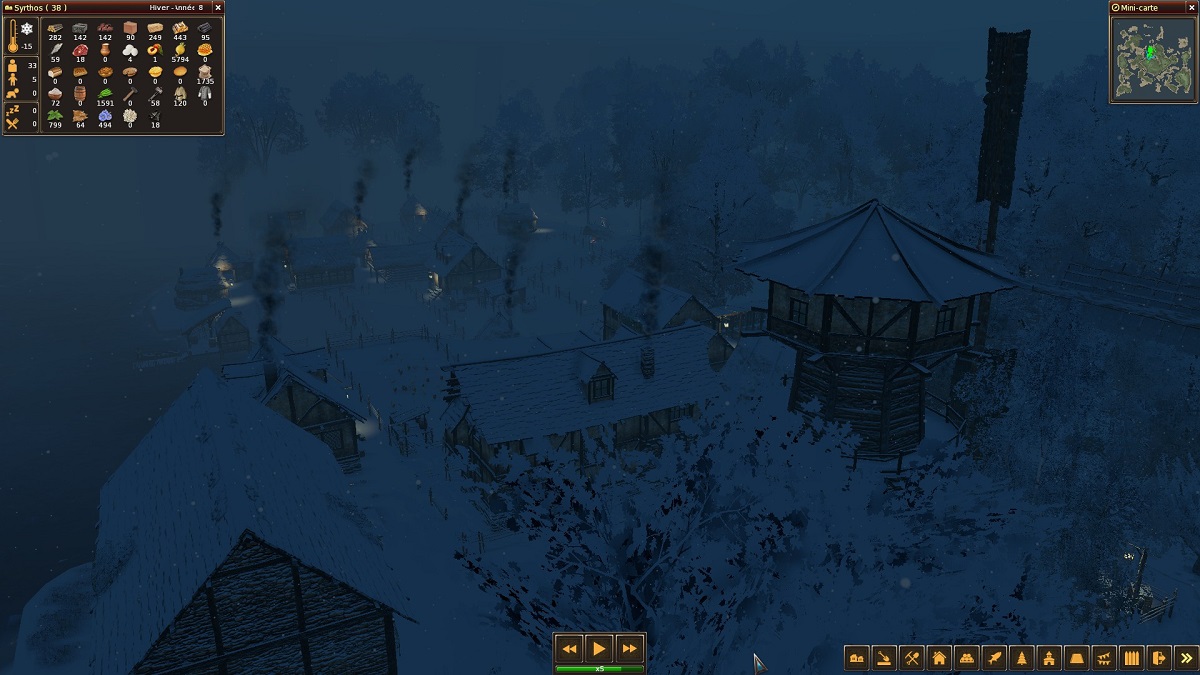The height and width of the screenshot is (675, 1200).
Task: Open the chapel town services menu
Action: tap(1049, 658)
